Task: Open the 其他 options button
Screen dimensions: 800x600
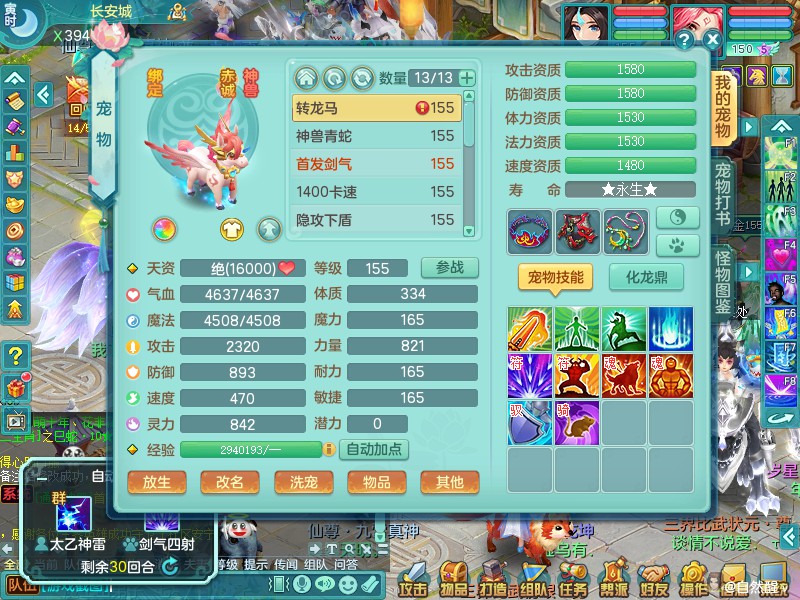Action: [x=449, y=481]
